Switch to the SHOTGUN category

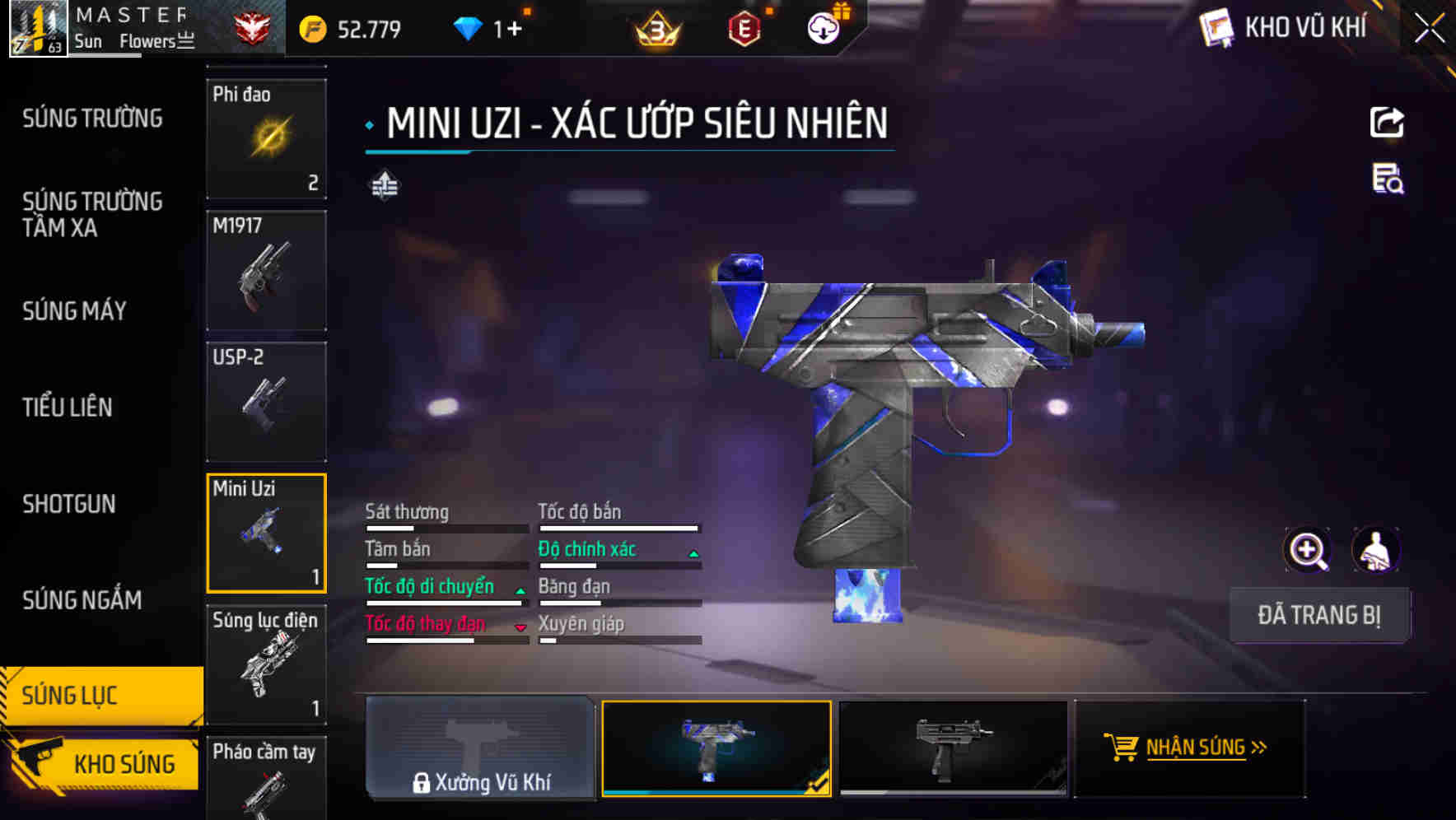click(x=68, y=504)
